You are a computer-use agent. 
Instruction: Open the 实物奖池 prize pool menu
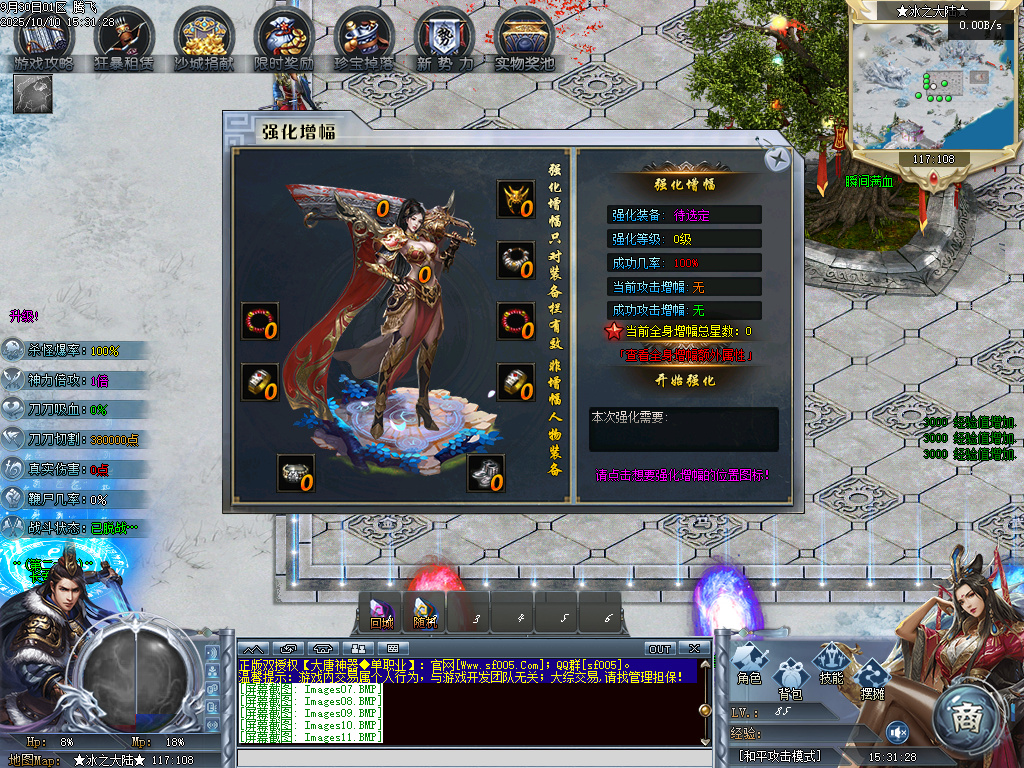point(524,40)
